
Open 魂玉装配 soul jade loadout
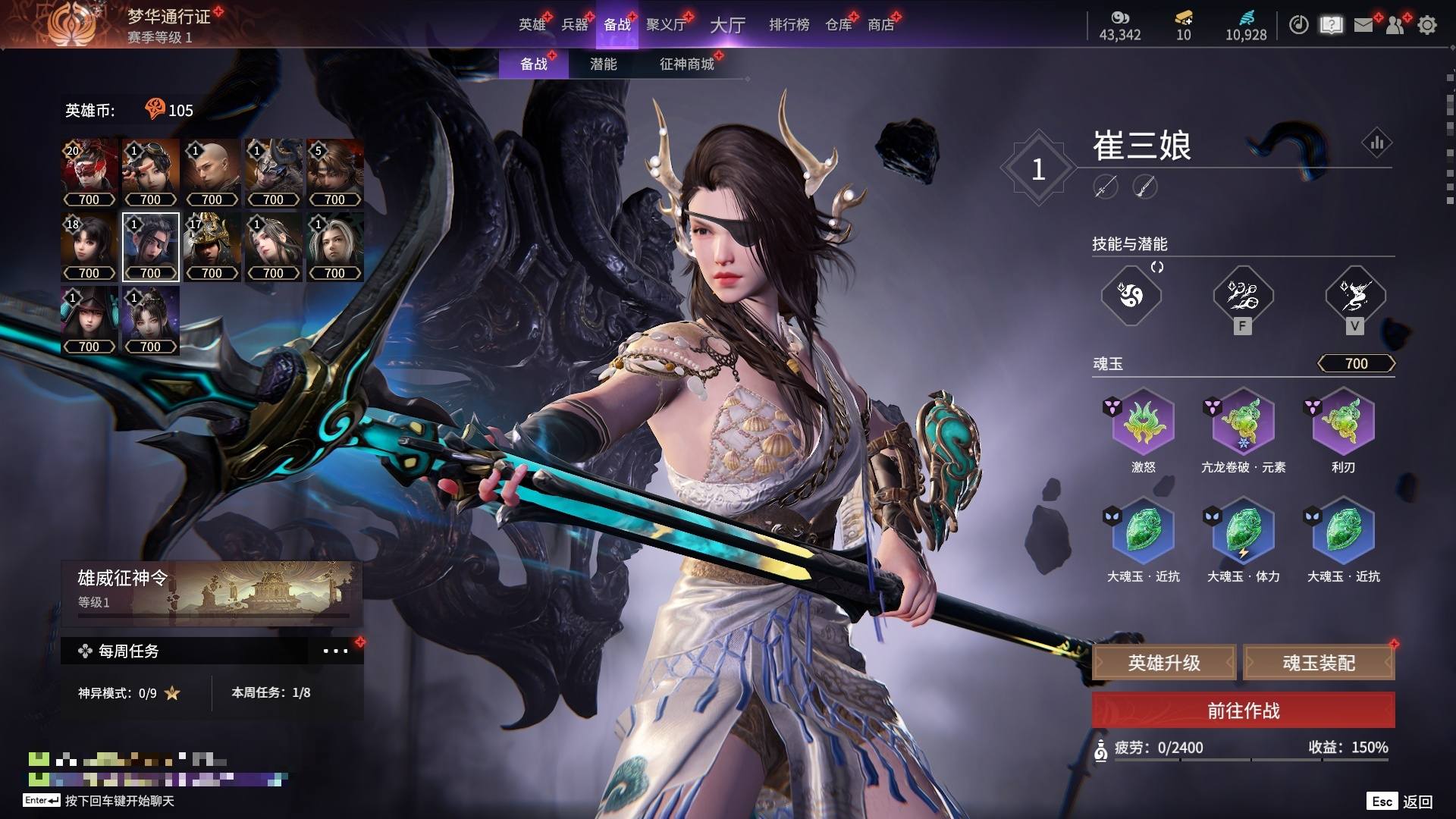[x=1319, y=663]
